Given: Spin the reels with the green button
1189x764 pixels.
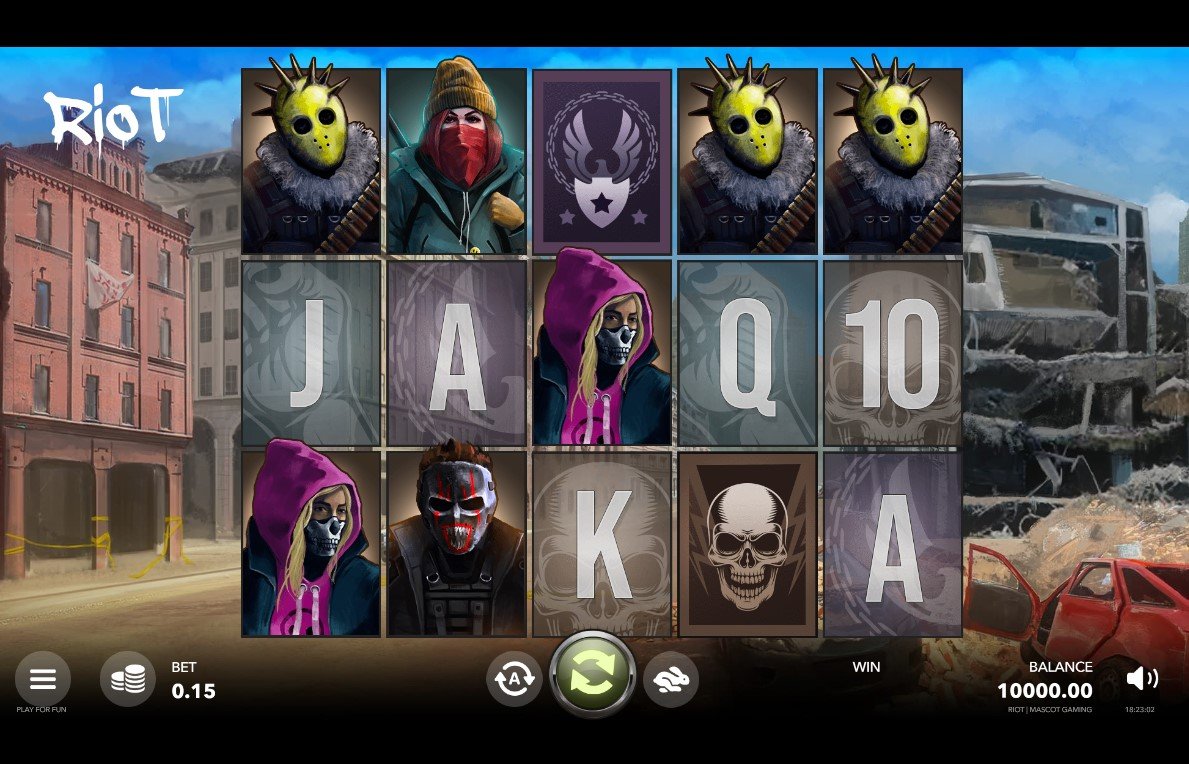Looking at the screenshot, I should (x=593, y=674).
